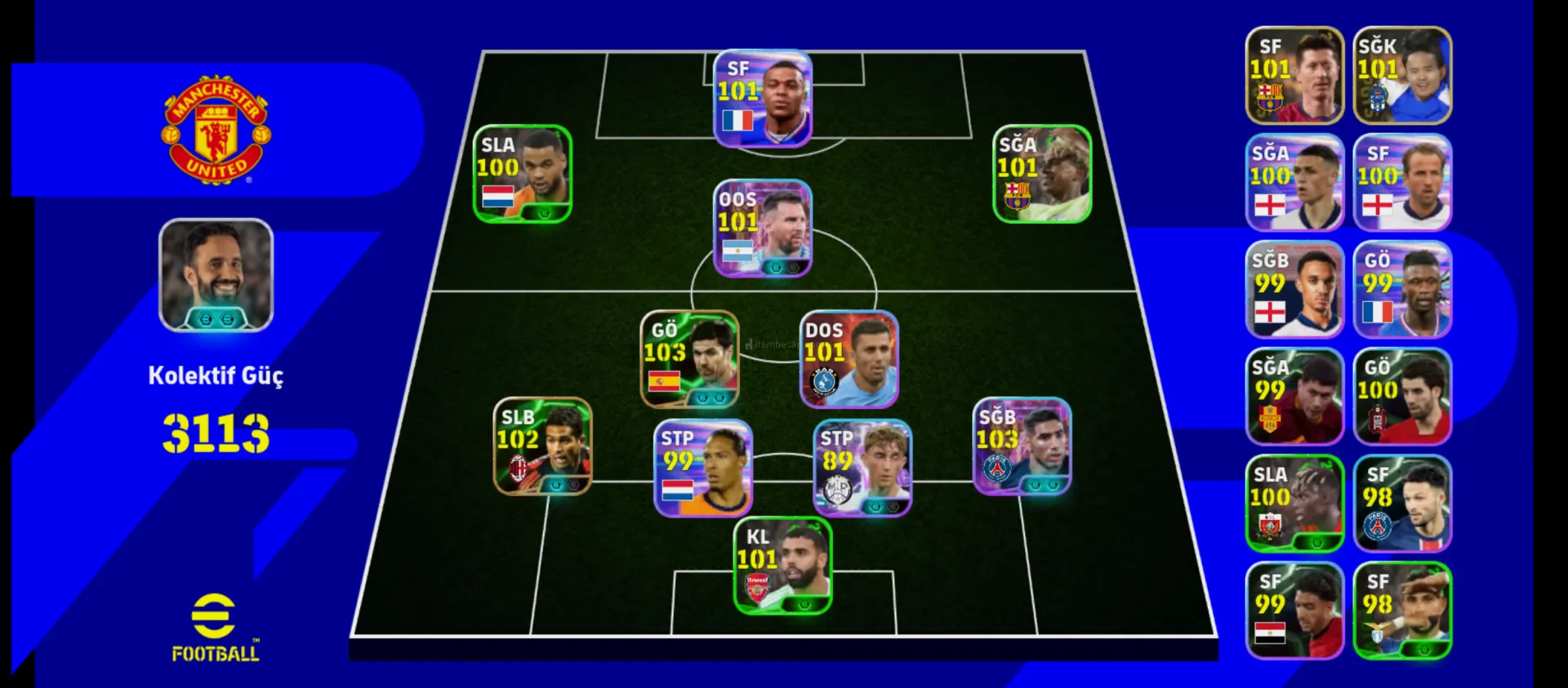1568x688 pixels.
Task: Select the KL 101 goalkeeper card
Action: pyautogui.click(x=783, y=566)
